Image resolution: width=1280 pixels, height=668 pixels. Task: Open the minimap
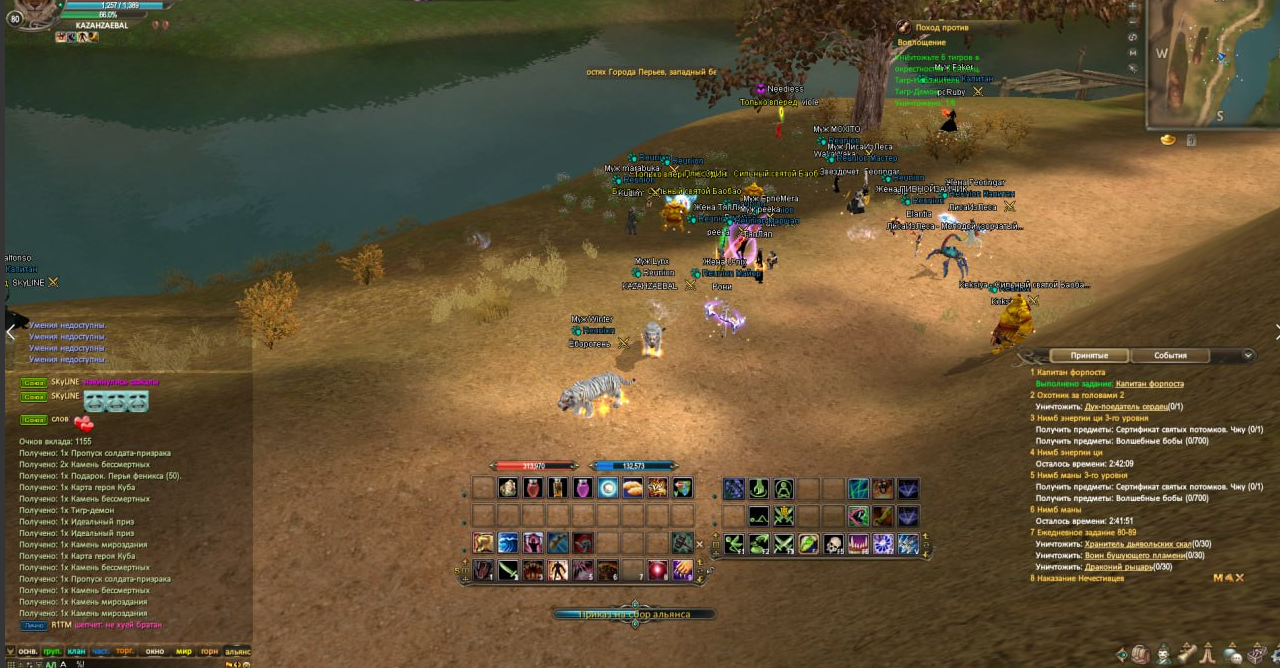pyautogui.click(x=1210, y=62)
